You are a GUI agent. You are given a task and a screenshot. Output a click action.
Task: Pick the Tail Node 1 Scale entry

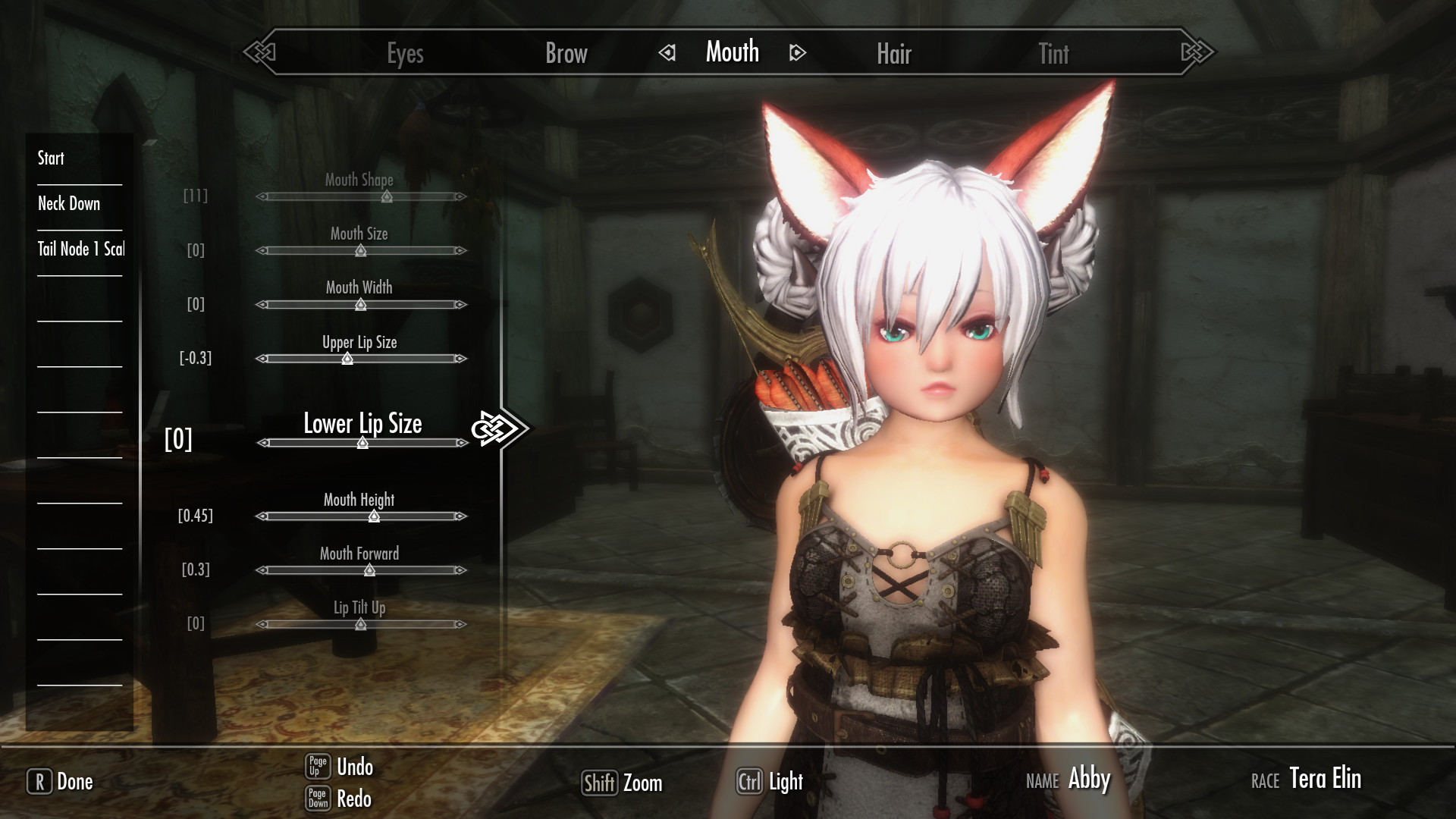80,249
